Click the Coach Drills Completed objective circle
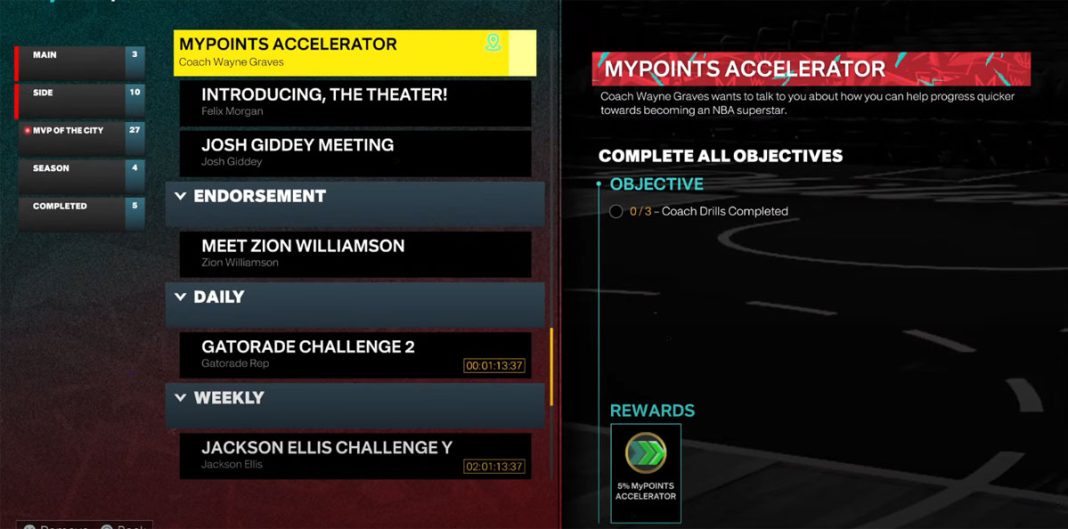The image size is (1068, 529). click(616, 212)
